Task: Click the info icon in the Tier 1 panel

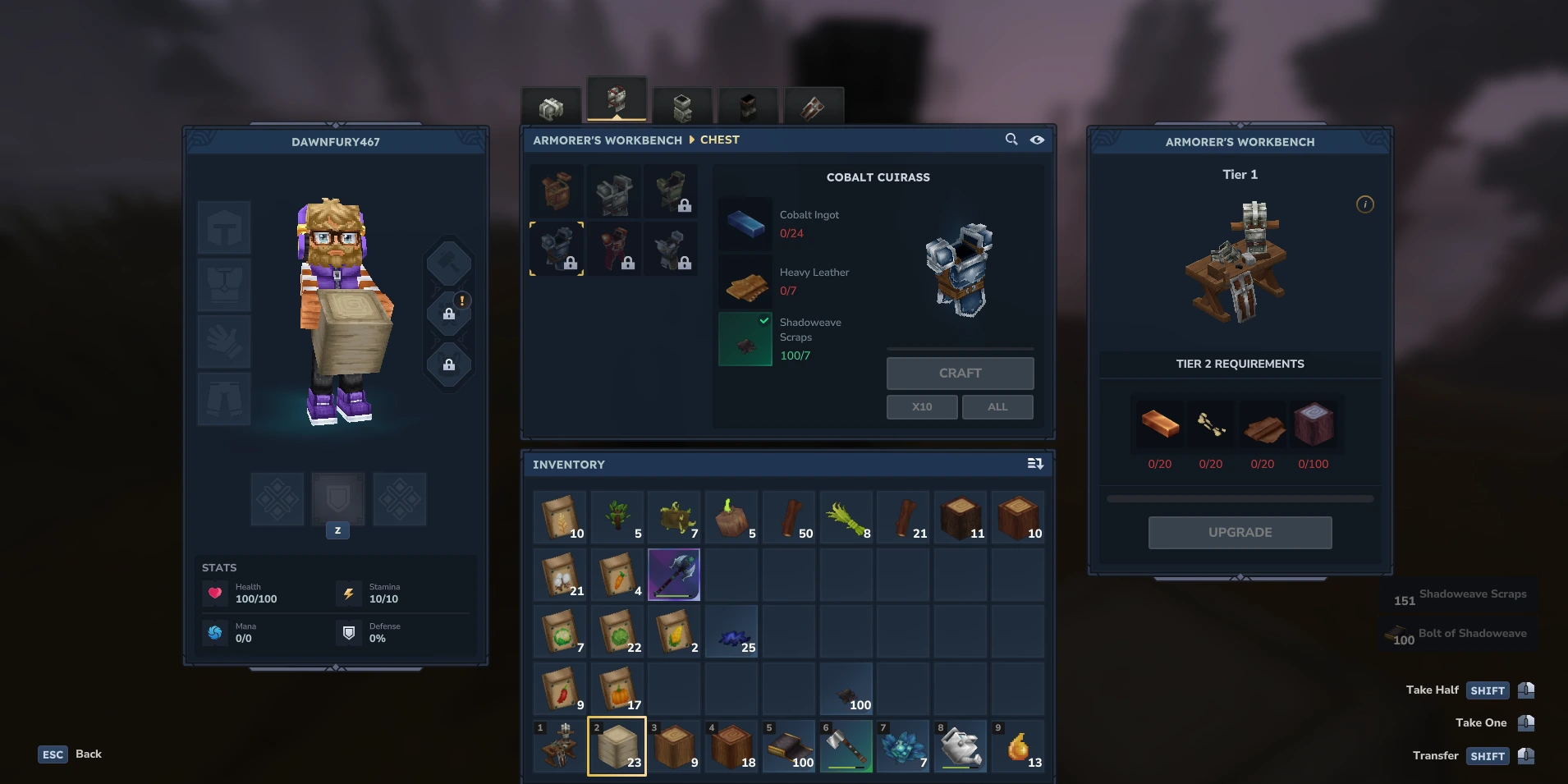Action: (1364, 204)
